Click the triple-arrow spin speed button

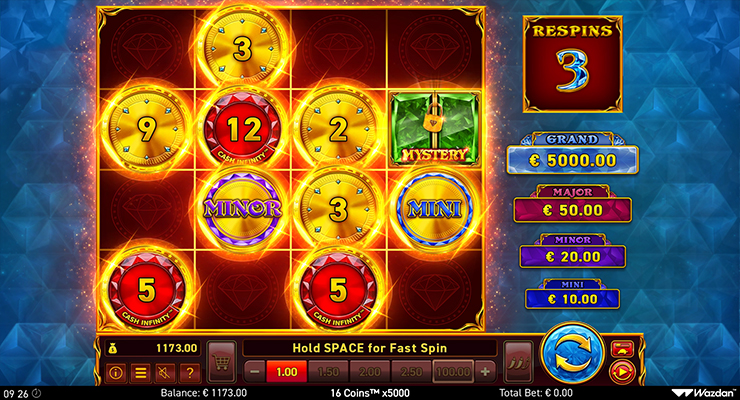click(x=517, y=358)
